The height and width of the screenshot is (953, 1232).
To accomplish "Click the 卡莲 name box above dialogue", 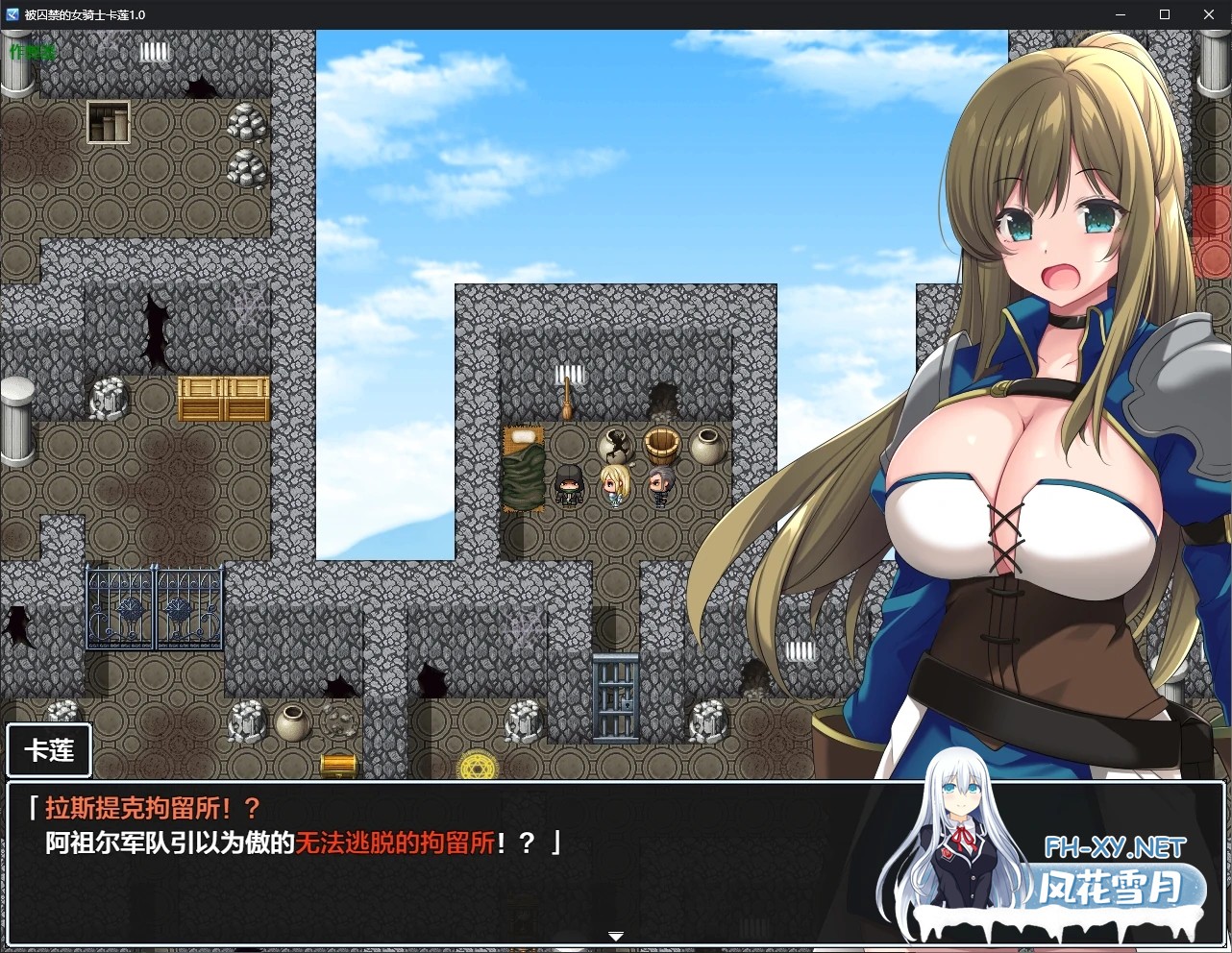I will 48,750.
